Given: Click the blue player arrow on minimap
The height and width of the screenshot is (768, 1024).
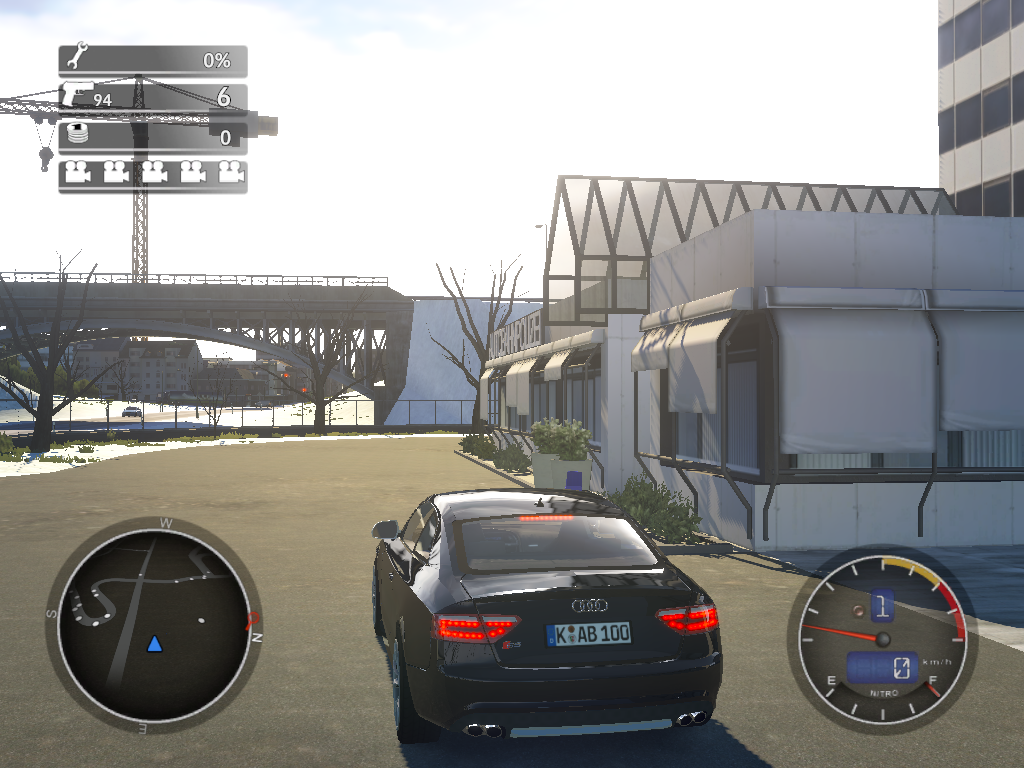Looking at the screenshot, I should (x=154, y=643).
